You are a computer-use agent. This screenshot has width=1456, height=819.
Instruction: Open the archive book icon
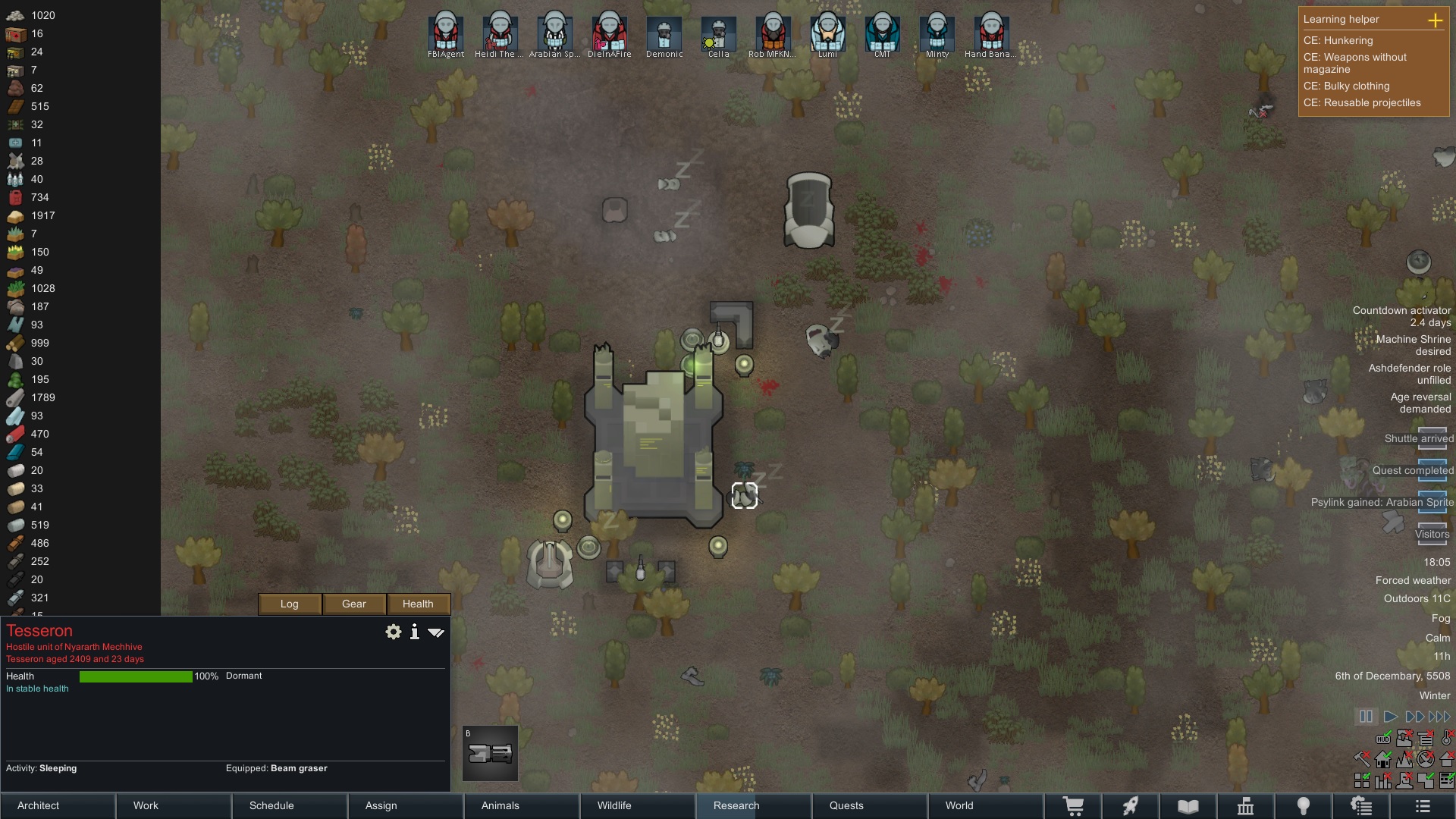[x=1188, y=805]
